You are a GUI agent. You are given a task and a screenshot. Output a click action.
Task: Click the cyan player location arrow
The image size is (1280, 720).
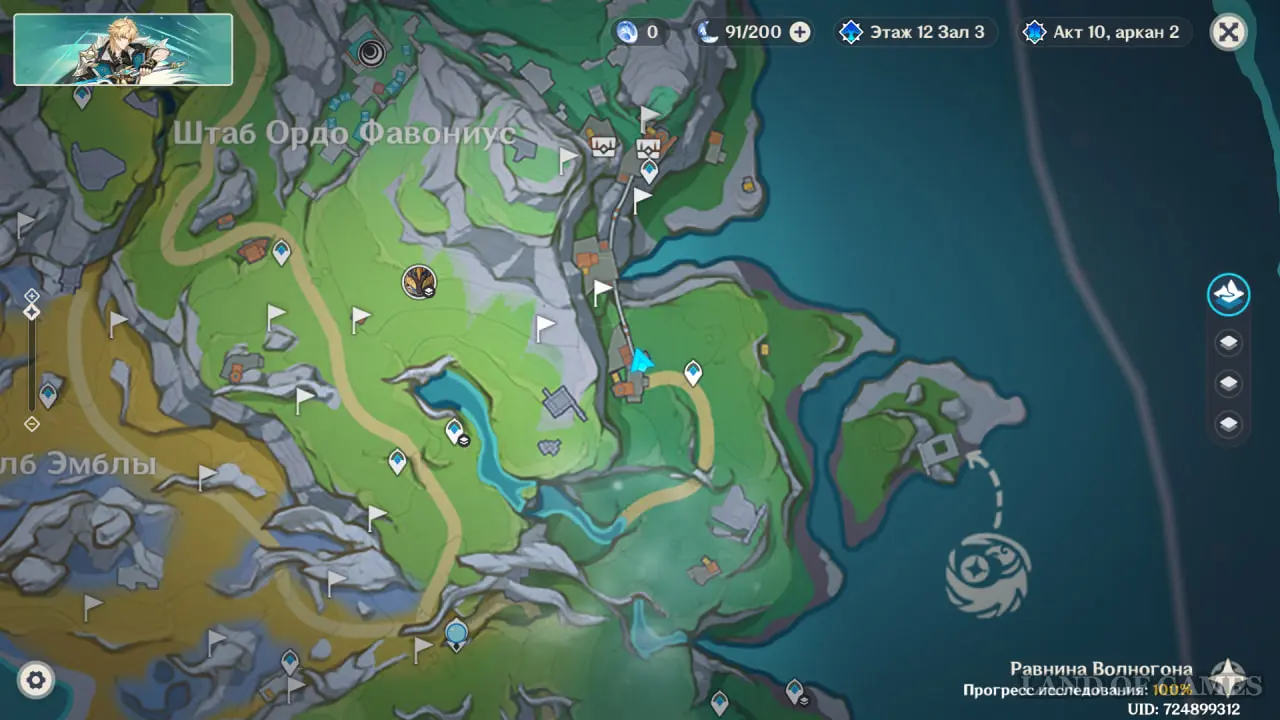[641, 360]
